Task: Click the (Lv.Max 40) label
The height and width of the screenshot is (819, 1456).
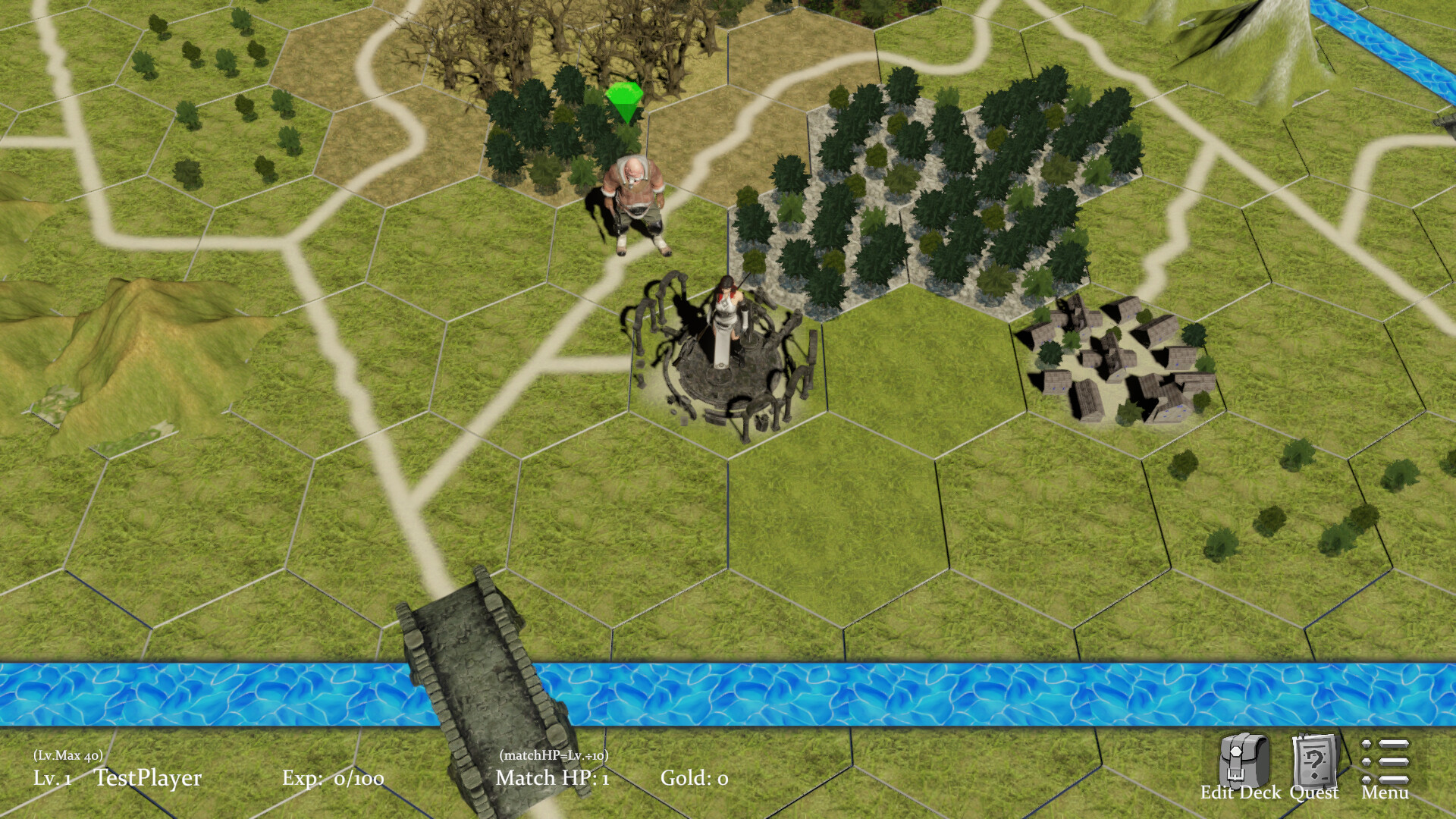Action: [x=68, y=756]
